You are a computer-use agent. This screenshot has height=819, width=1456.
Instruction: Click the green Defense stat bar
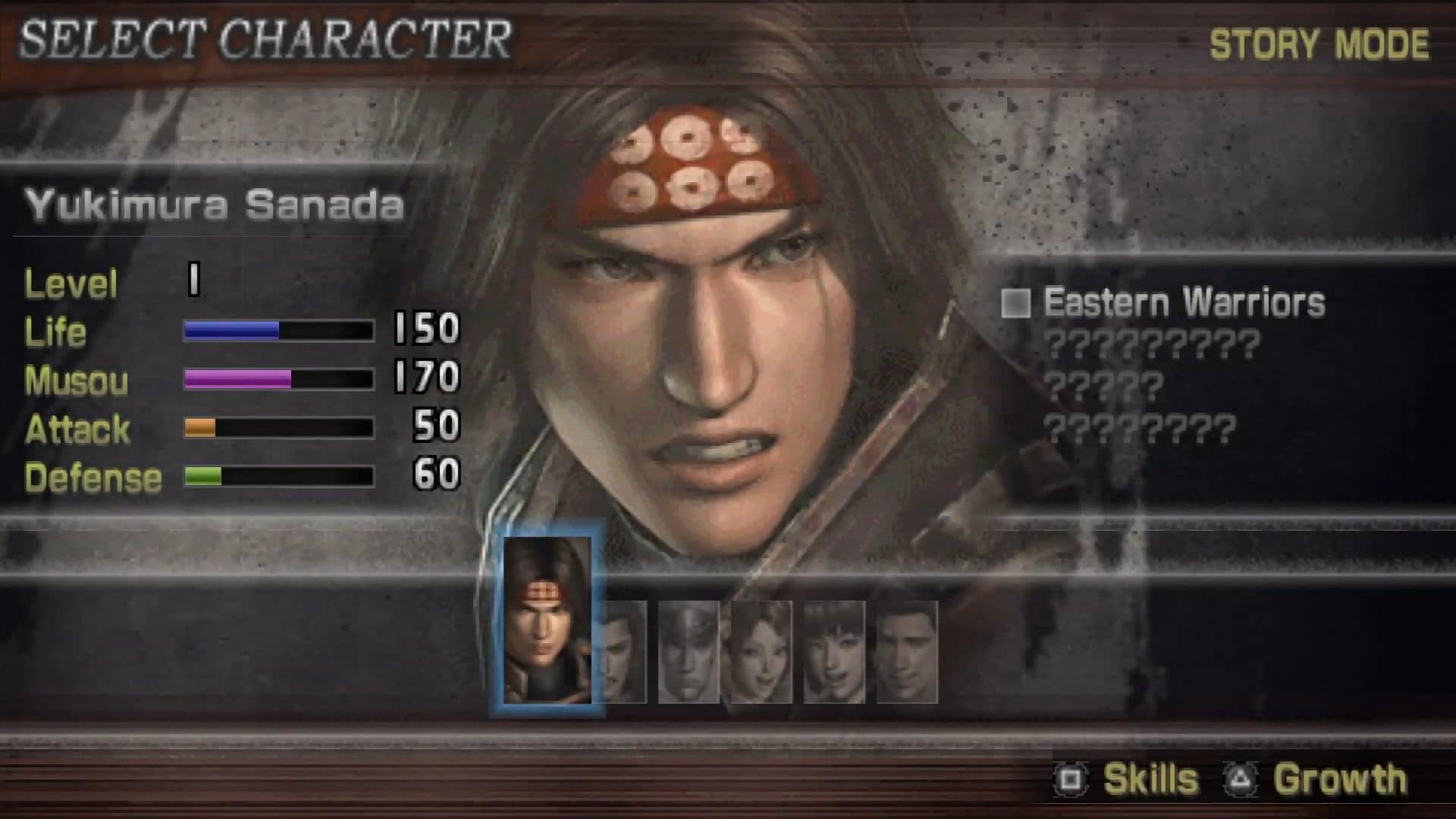202,476
